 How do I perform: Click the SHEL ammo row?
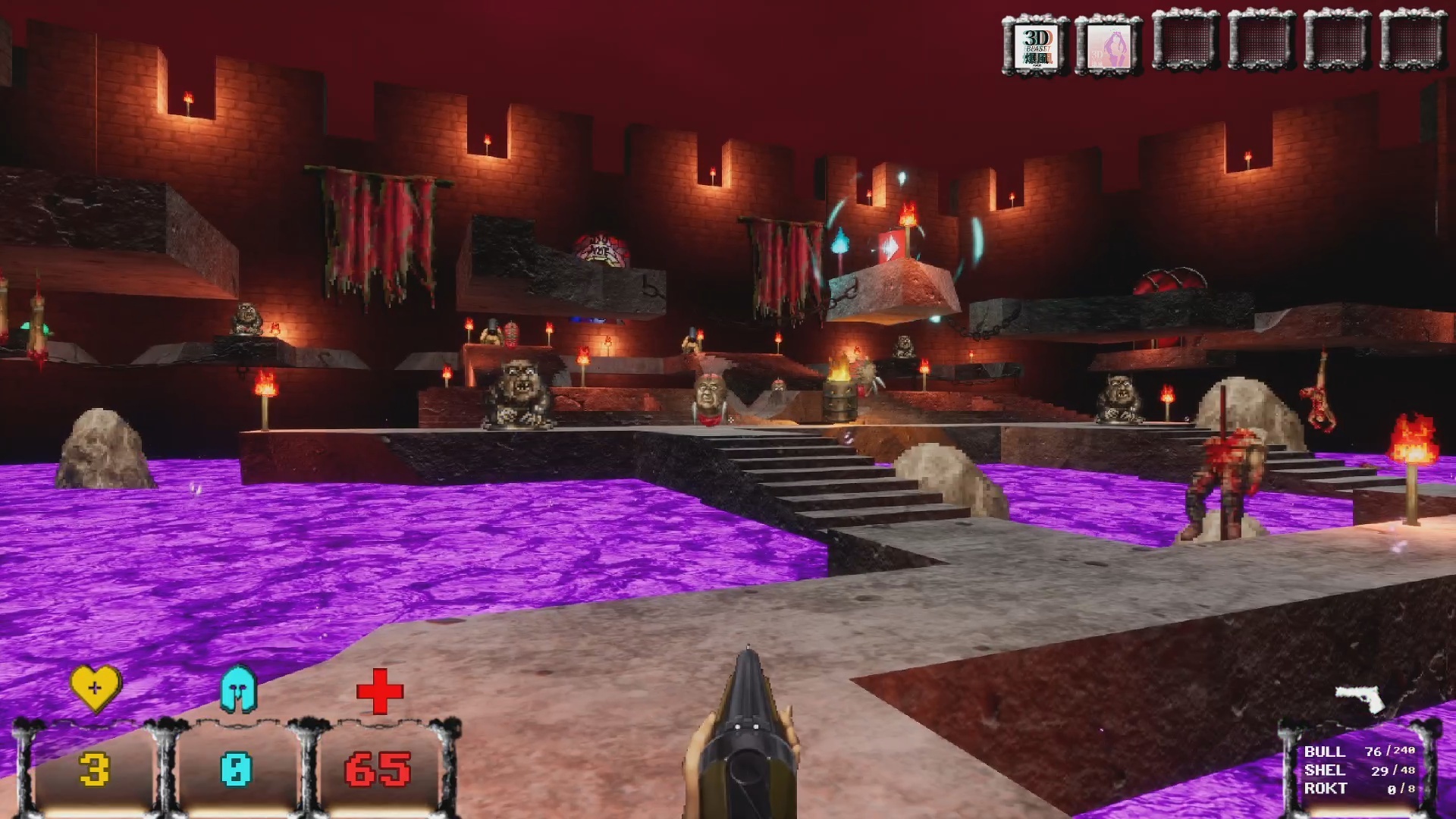1357,770
